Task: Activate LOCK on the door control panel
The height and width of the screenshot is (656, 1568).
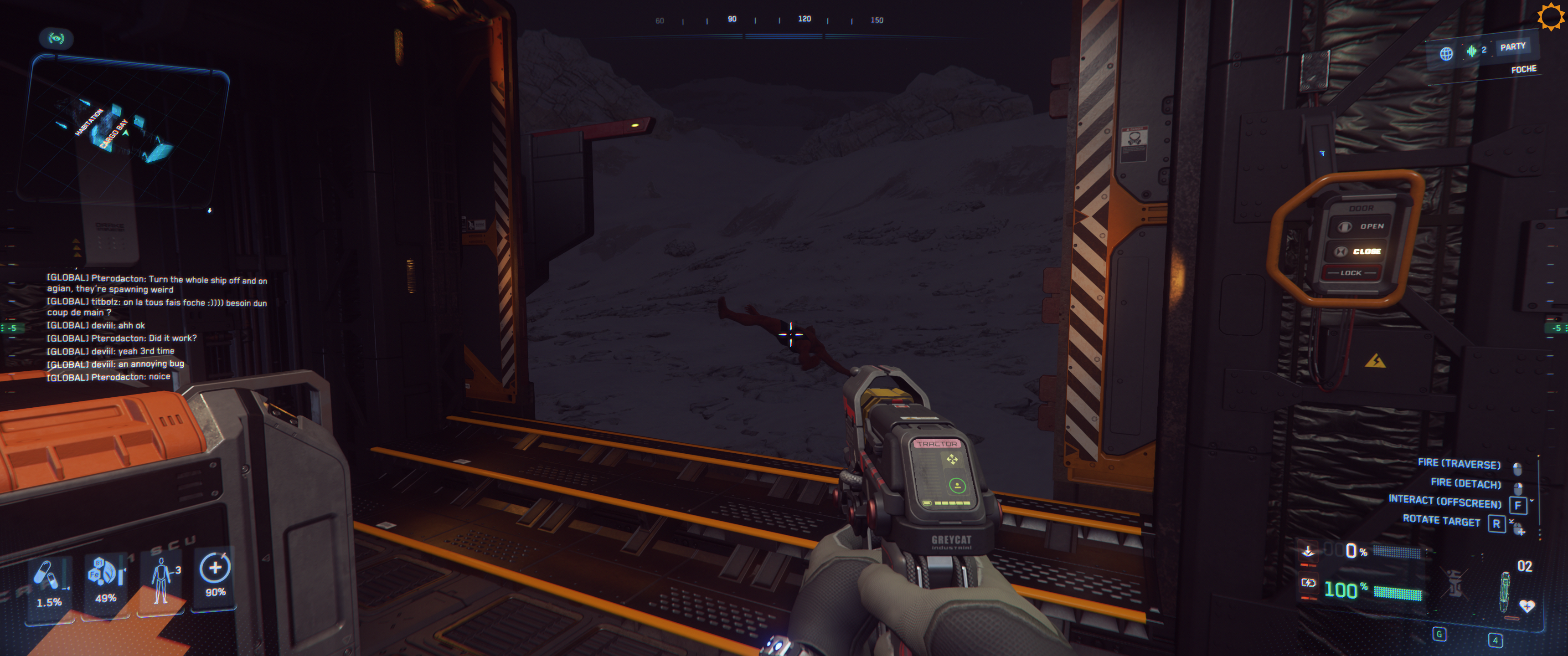Action: pos(1351,272)
